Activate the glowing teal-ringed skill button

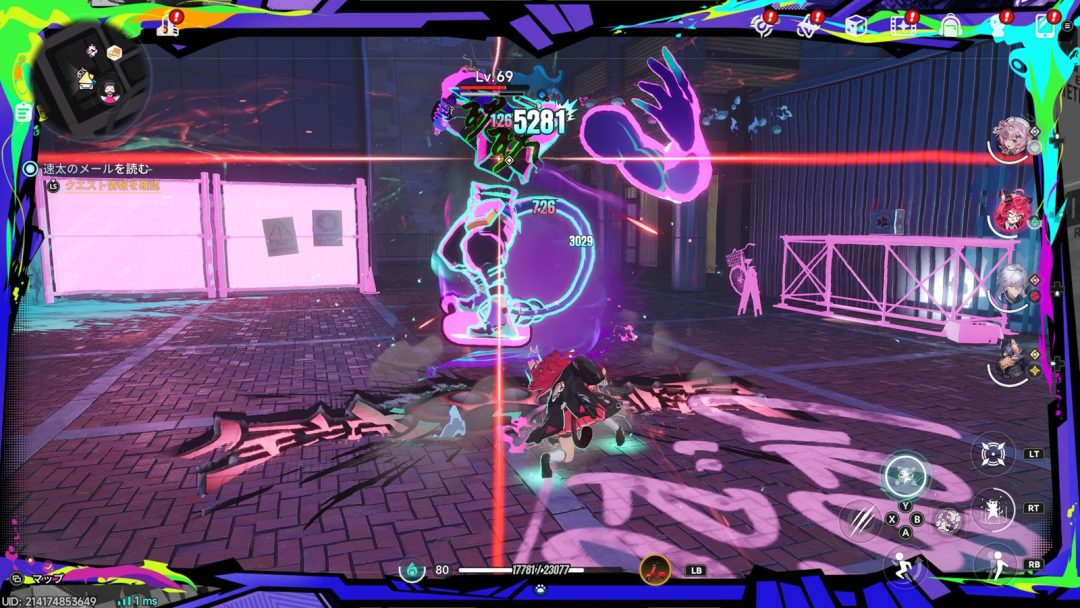906,474
